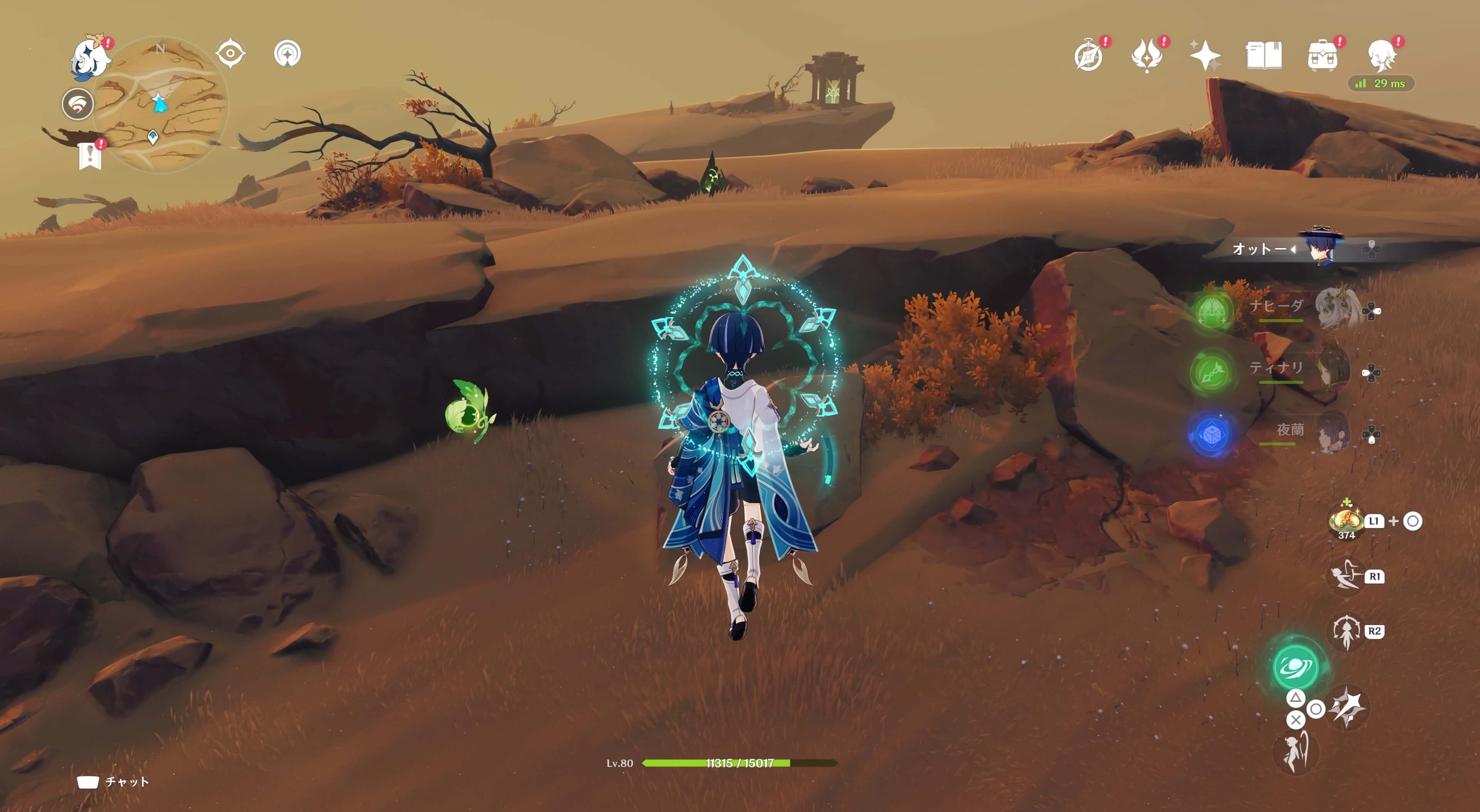Activate the teal elemental skill icon
This screenshot has width=1480, height=812.
(1295, 667)
